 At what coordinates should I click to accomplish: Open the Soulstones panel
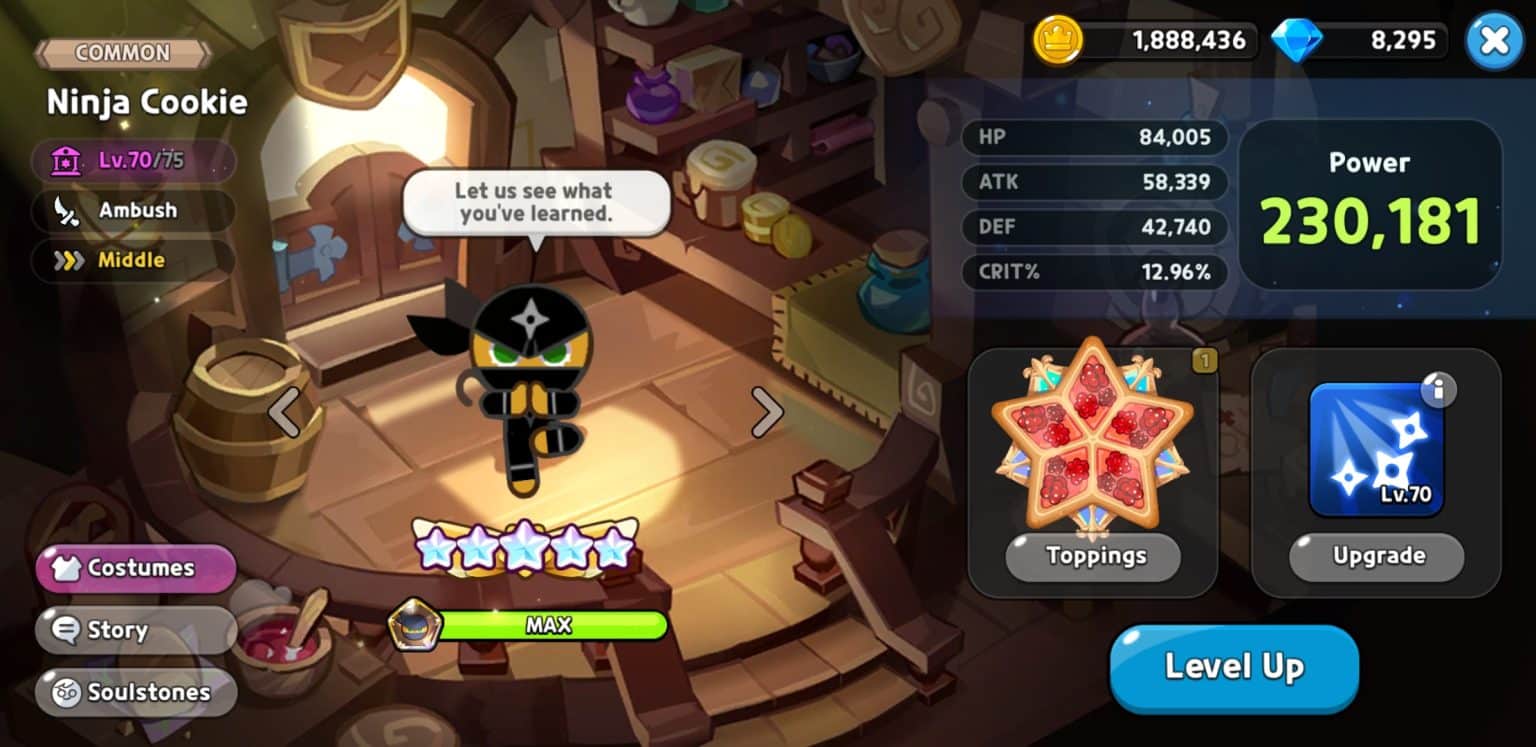click(x=135, y=693)
